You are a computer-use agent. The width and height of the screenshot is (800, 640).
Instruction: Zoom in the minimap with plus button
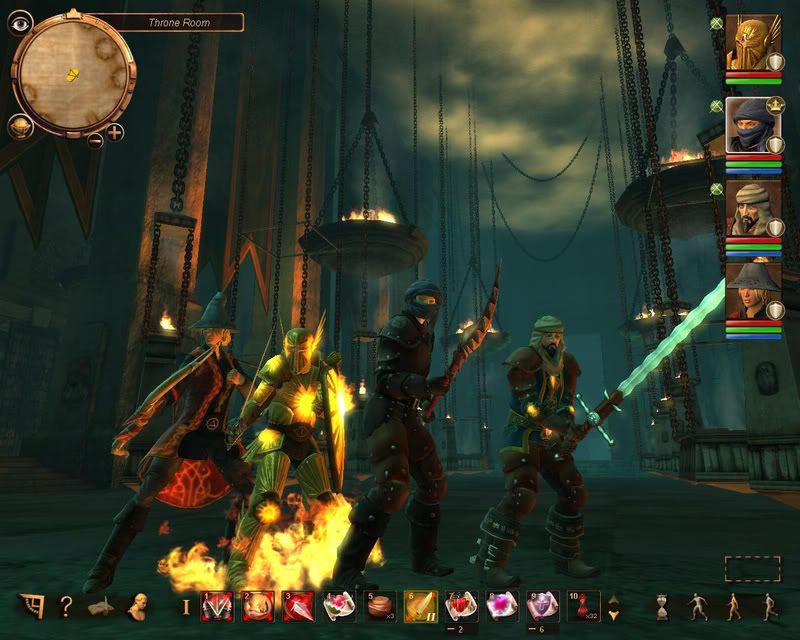point(115,132)
